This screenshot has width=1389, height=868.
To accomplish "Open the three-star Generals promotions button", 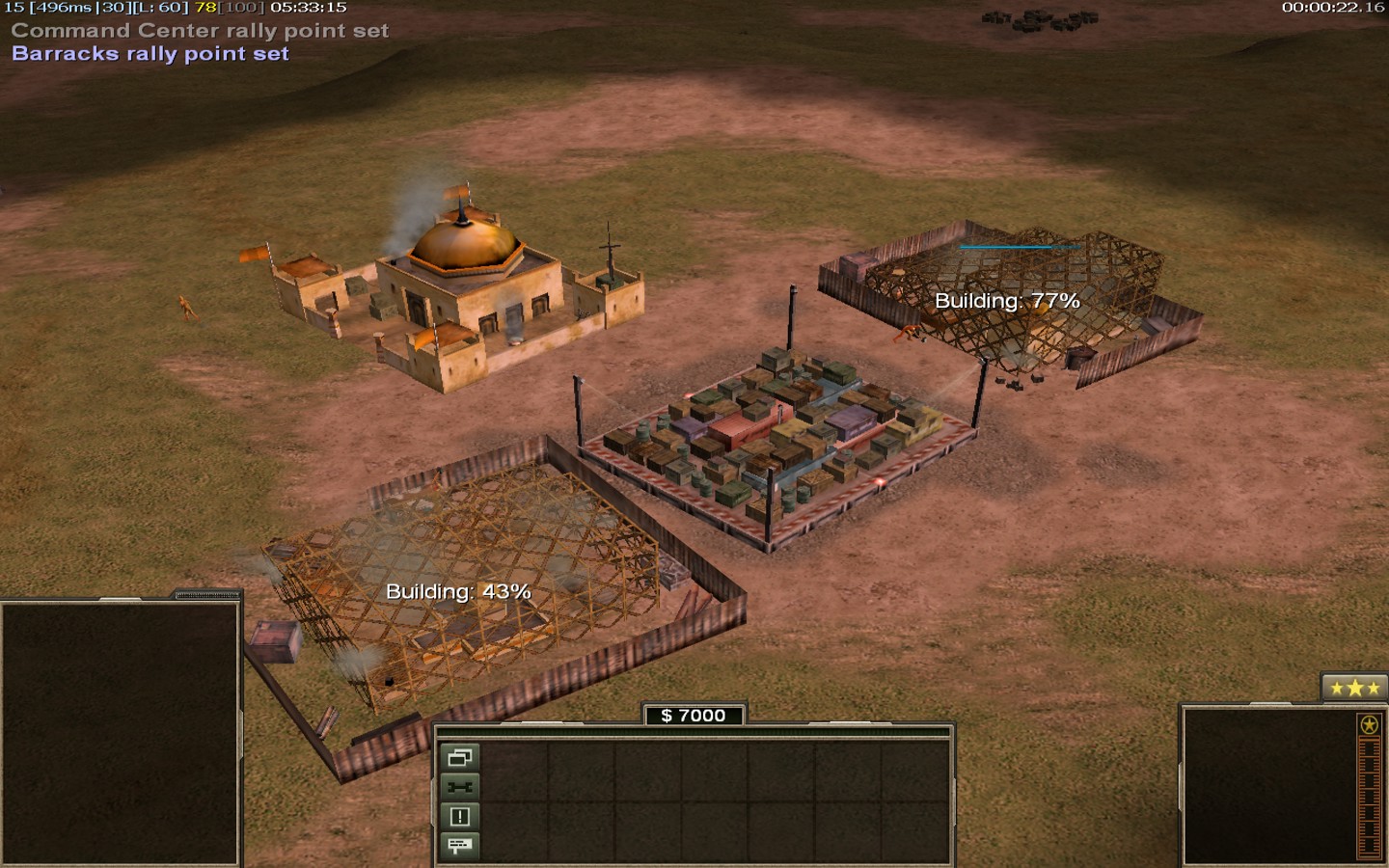I will pos(1353,688).
